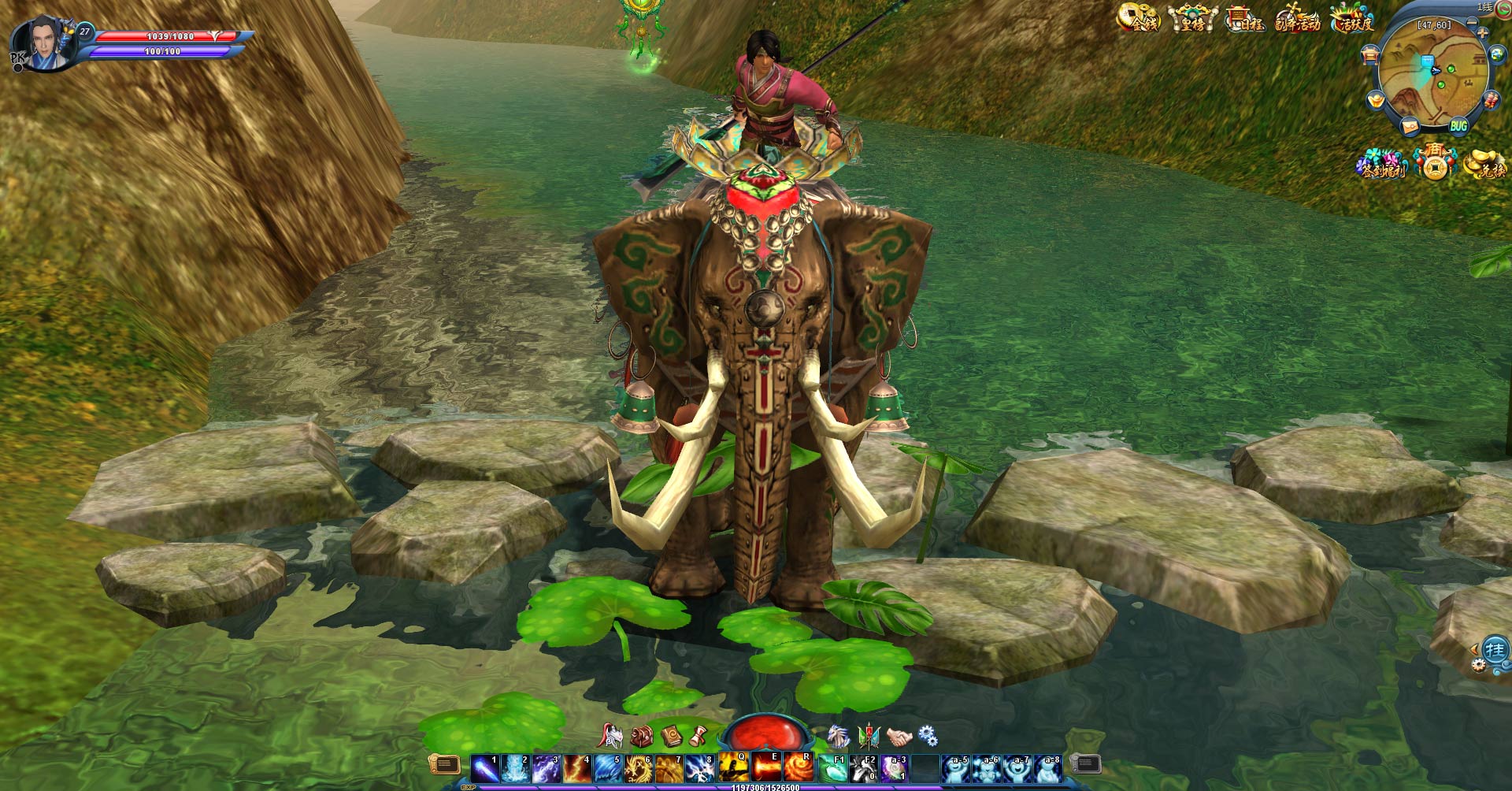Claim the 签到福利 sign-in rewards
The image size is (1512, 791).
click(x=1382, y=164)
